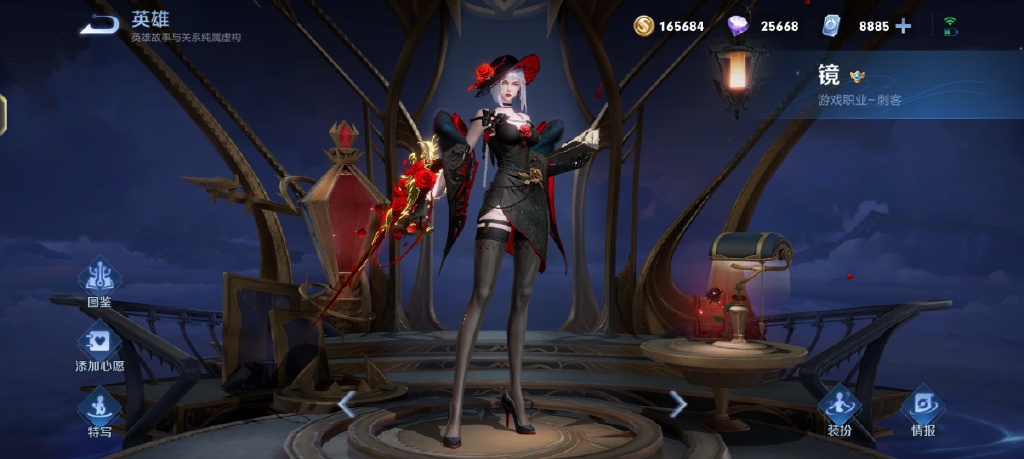Open the 情报 intel panel

922,410
